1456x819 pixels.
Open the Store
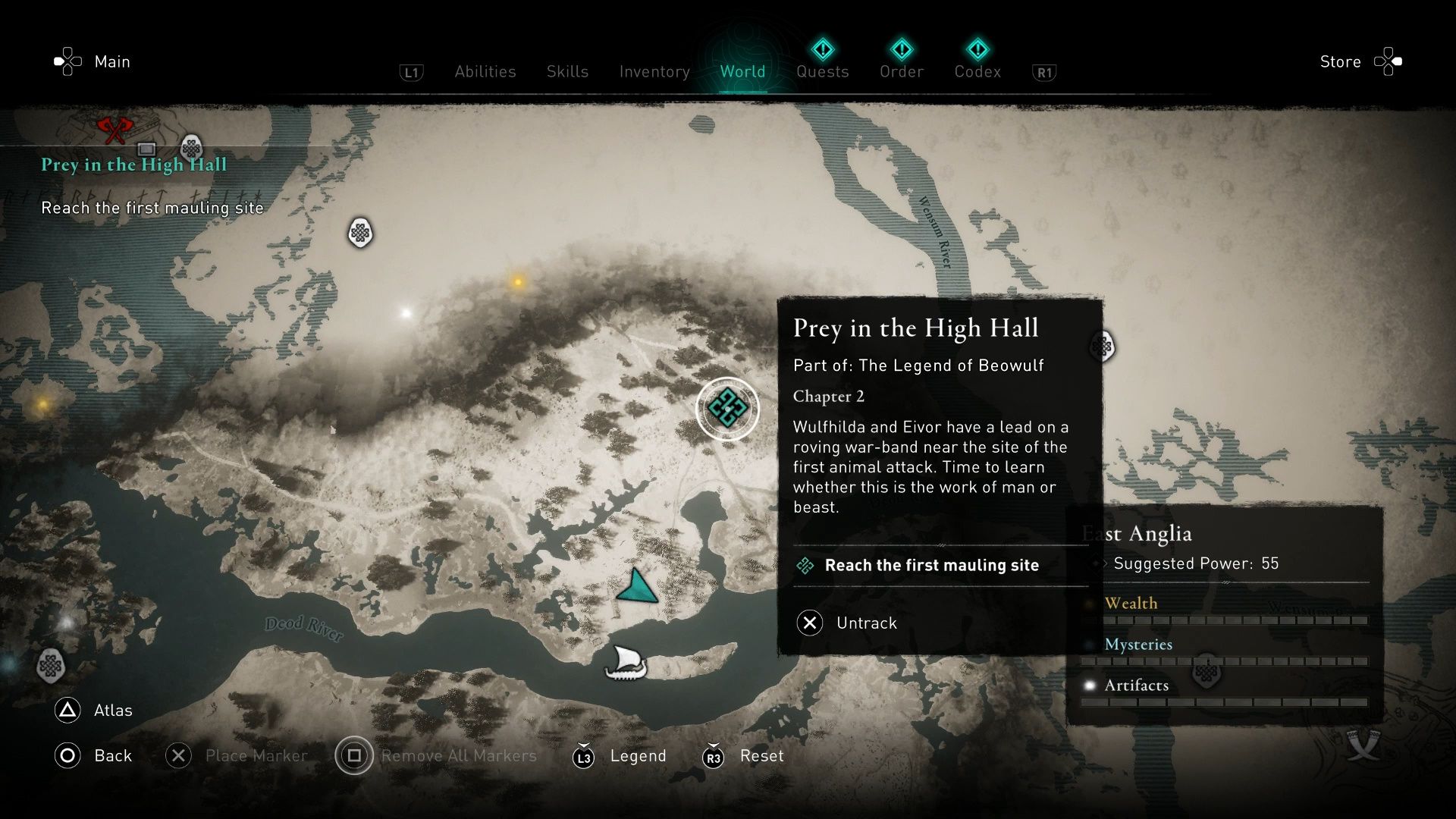coord(1340,62)
